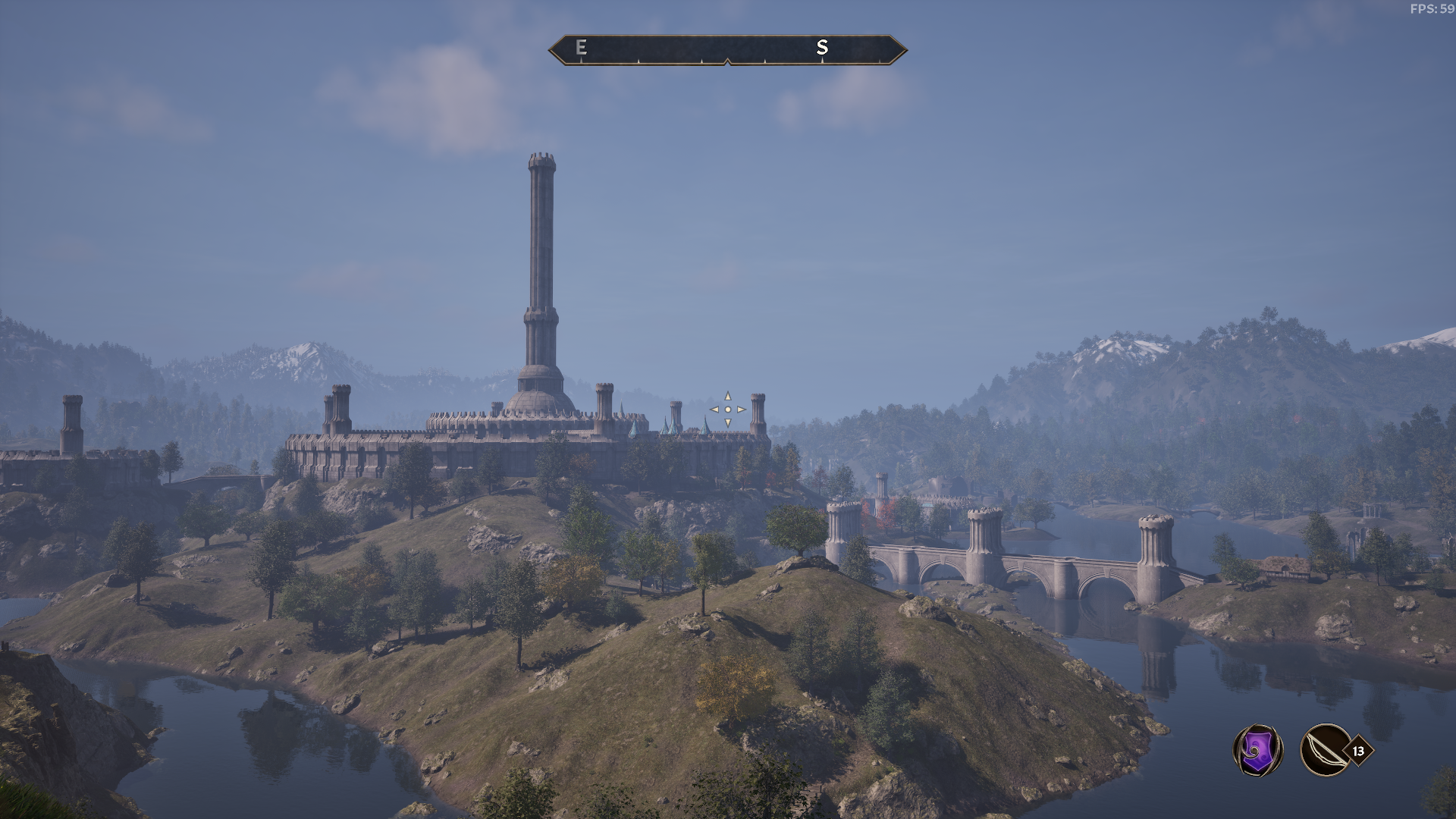Image resolution: width=1456 pixels, height=819 pixels.
Task: Click the center dot of the reticle
Action: pyautogui.click(x=726, y=409)
